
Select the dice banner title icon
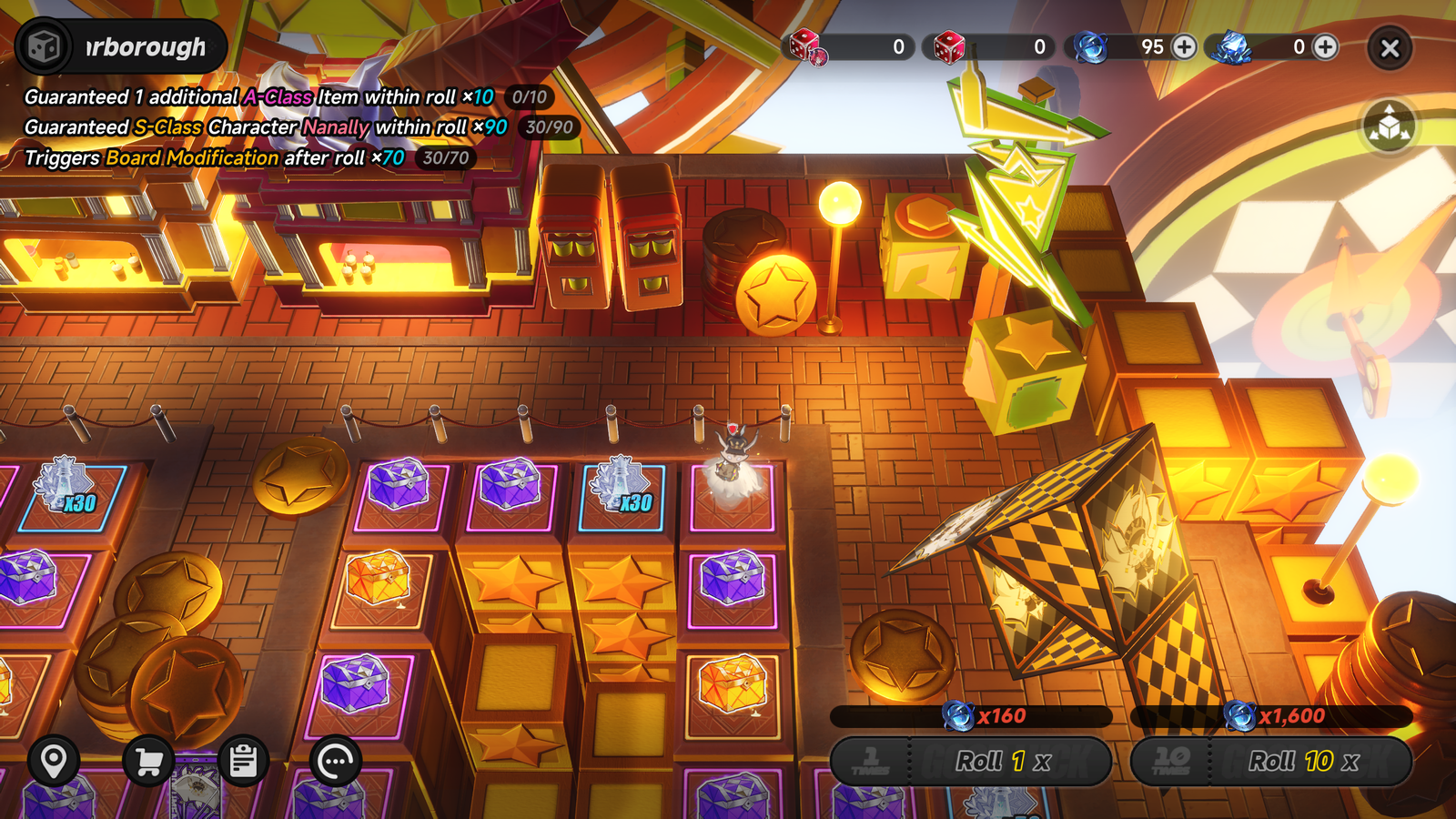[44, 46]
